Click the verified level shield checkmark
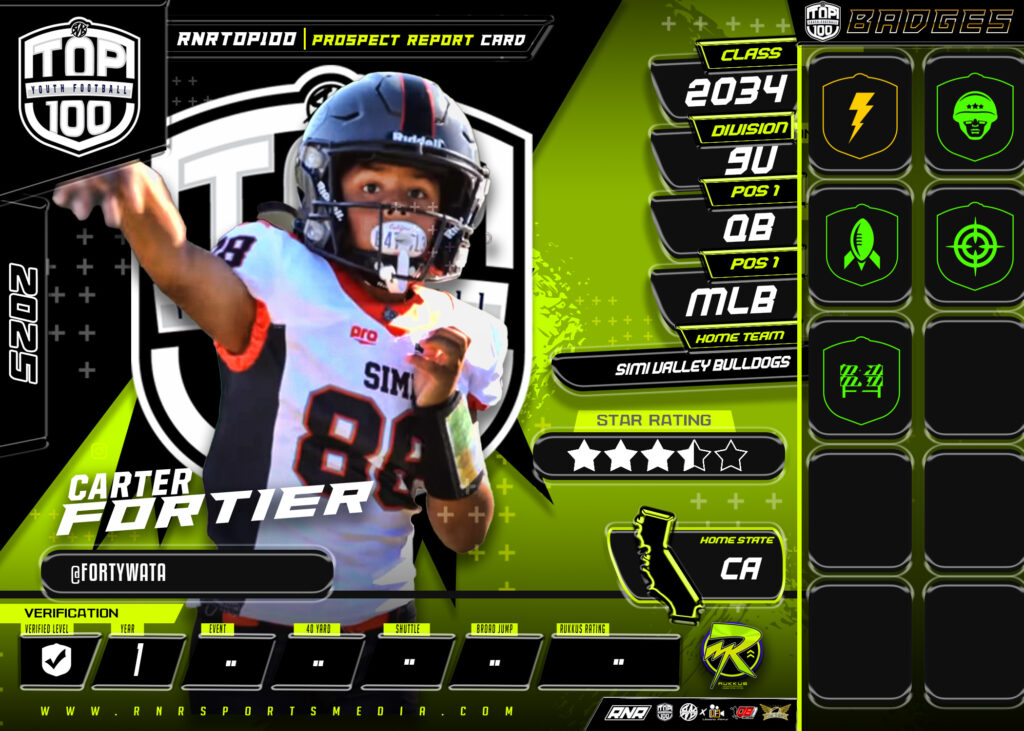Image resolution: width=1024 pixels, height=731 pixels. (x=56, y=662)
